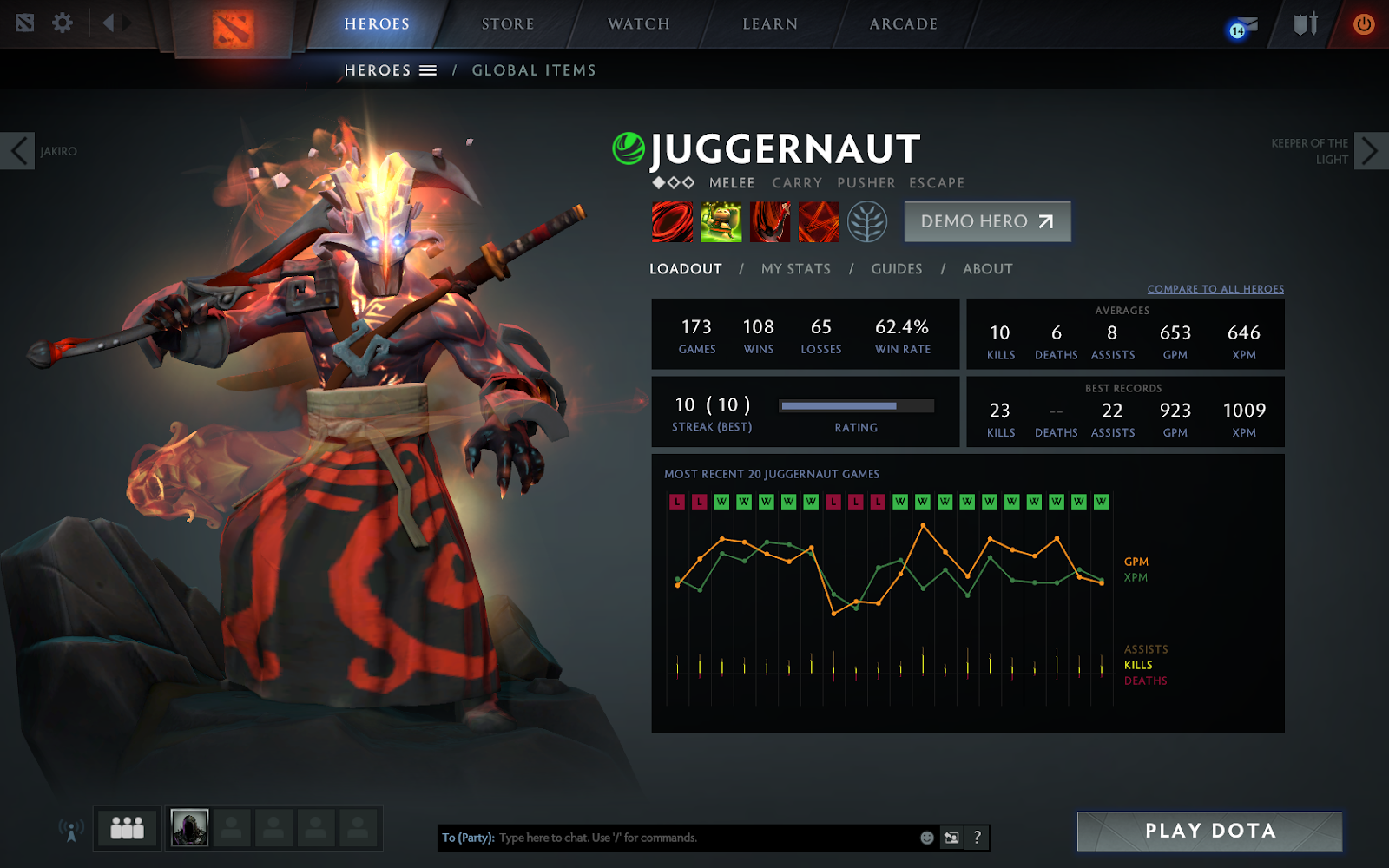This screenshot has height=868, width=1389.
Task: Open the Arcade section
Action: pos(903,24)
